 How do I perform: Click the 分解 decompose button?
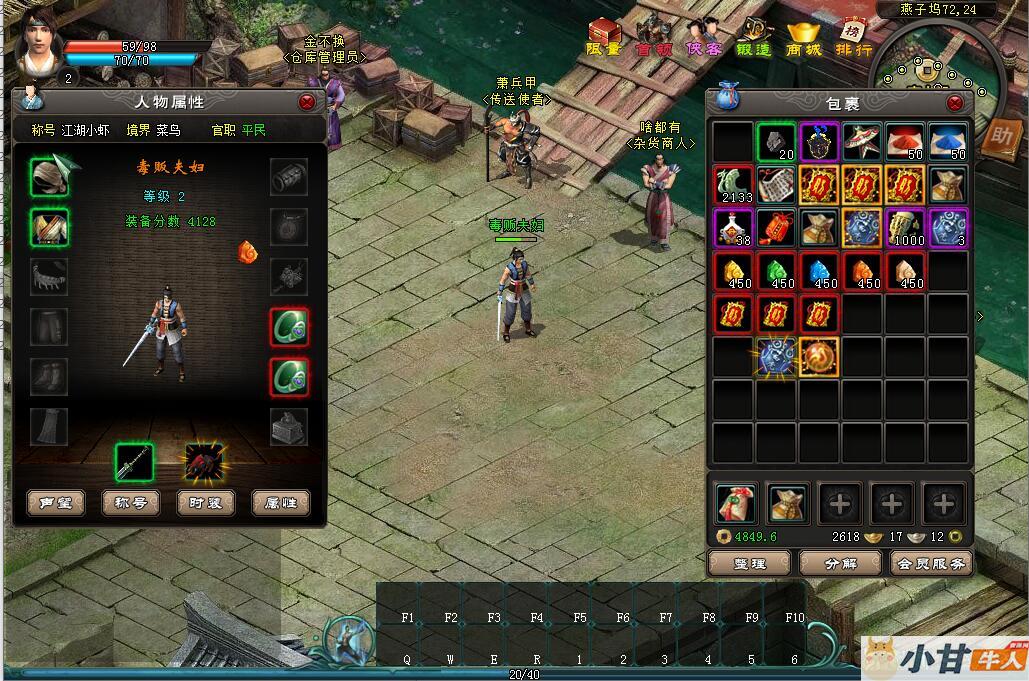(840, 563)
